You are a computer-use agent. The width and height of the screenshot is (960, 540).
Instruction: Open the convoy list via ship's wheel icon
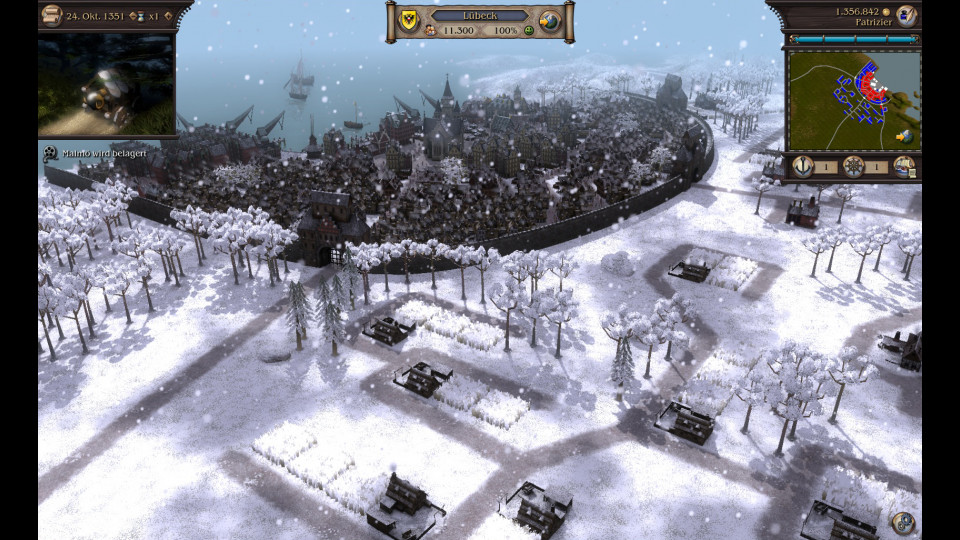[853, 167]
